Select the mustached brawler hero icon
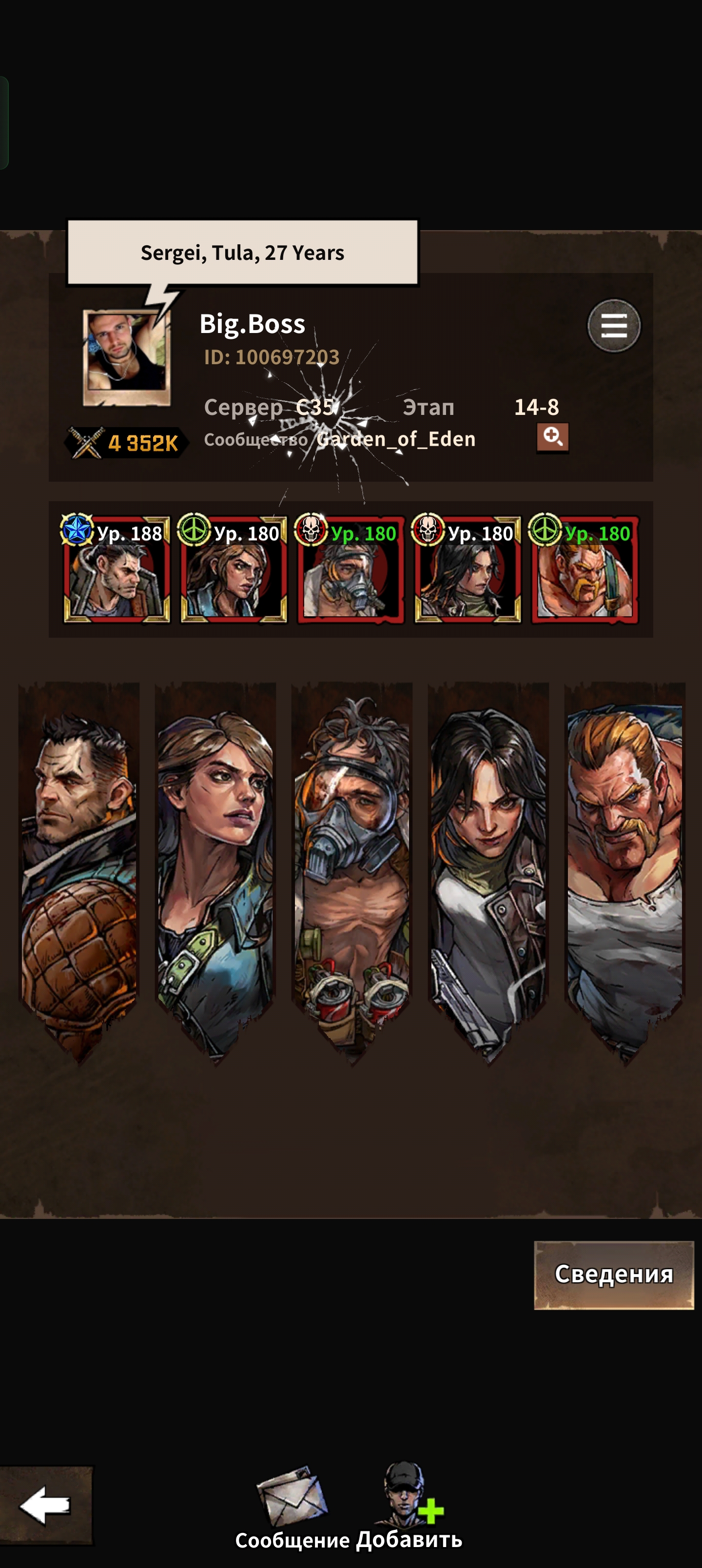The image size is (702, 1568). coord(585,570)
